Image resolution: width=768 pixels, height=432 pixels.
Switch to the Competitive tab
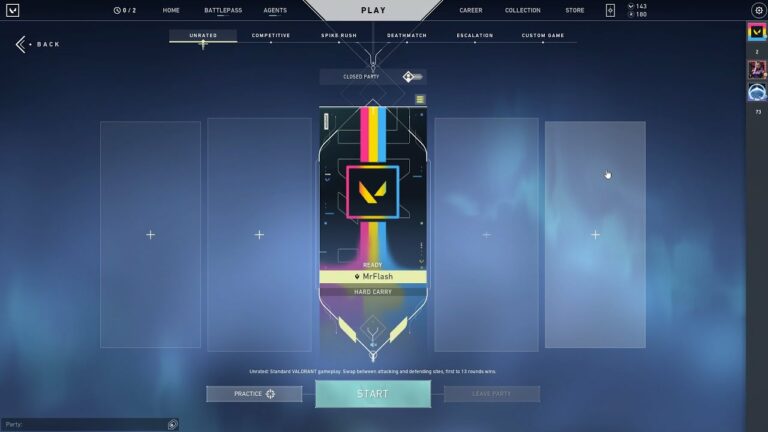(x=271, y=35)
